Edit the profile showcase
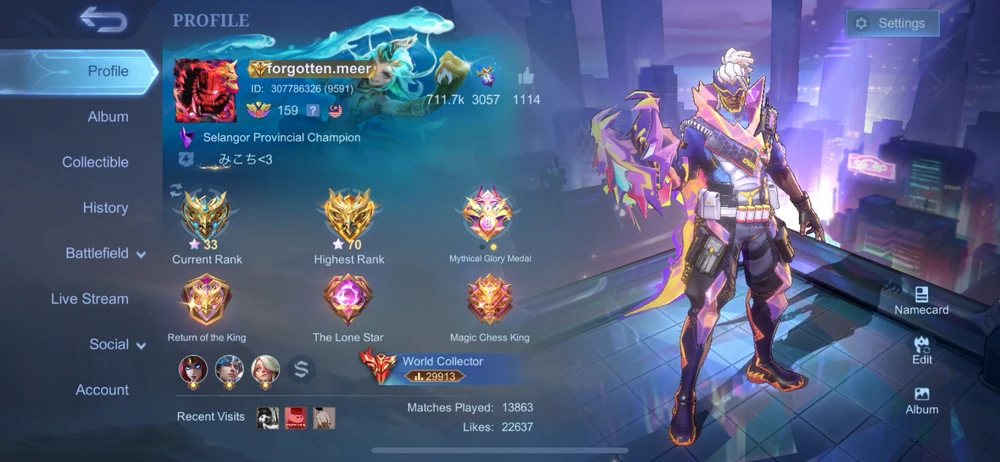The image size is (1000, 462). (x=921, y=349)
